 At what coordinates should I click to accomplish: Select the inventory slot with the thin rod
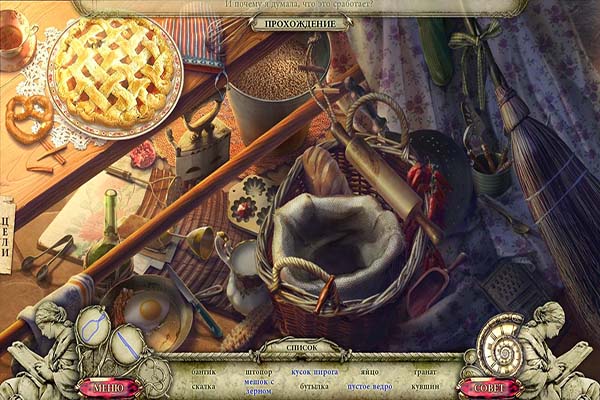point(127,346)
